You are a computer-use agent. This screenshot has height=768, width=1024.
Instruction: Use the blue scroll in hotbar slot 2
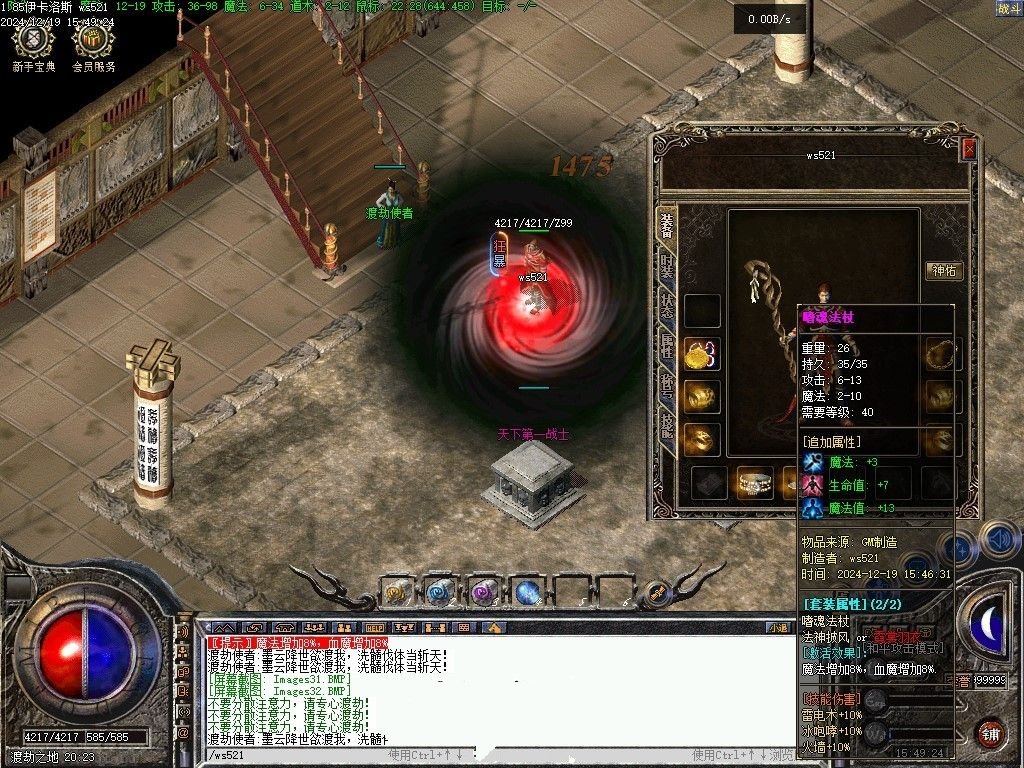pyautogui.click(x=440, y=592)
